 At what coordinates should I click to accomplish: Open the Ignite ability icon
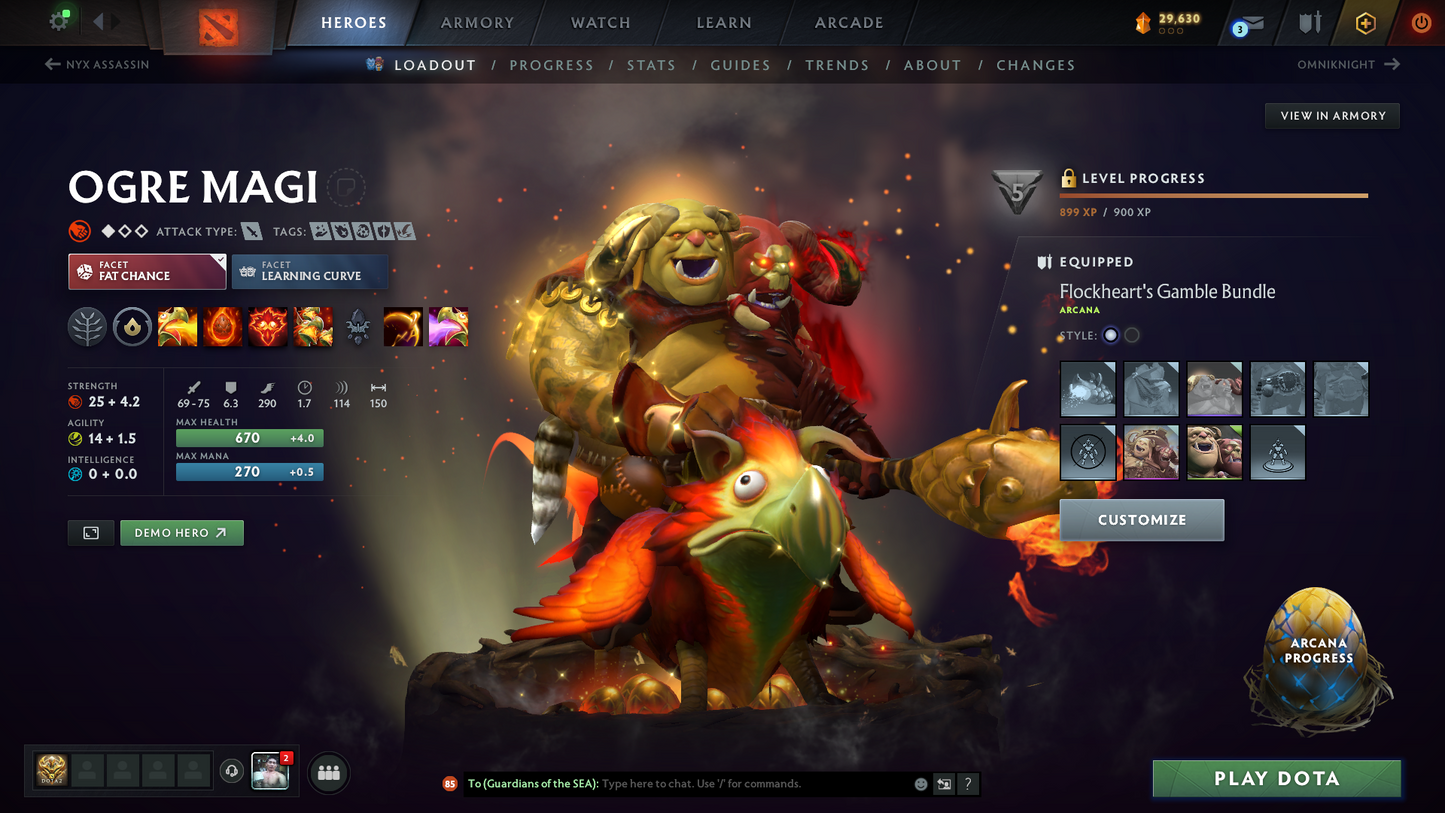pyautogui.click(x=222, y=327)
